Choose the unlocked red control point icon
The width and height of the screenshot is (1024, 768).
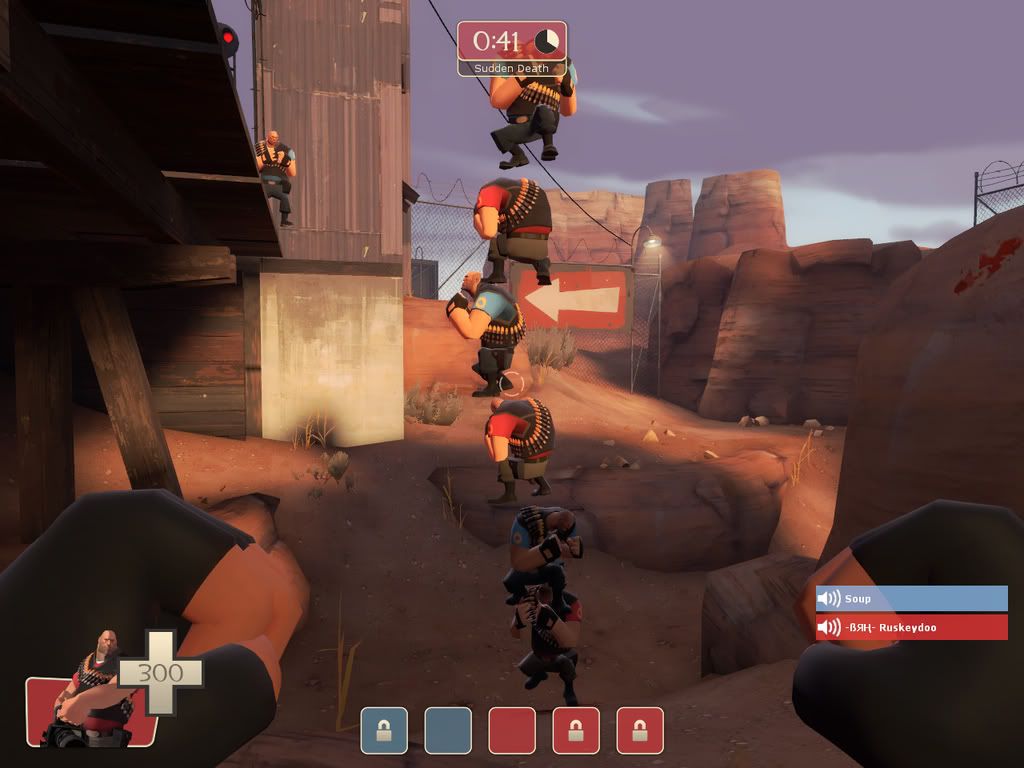512,730
